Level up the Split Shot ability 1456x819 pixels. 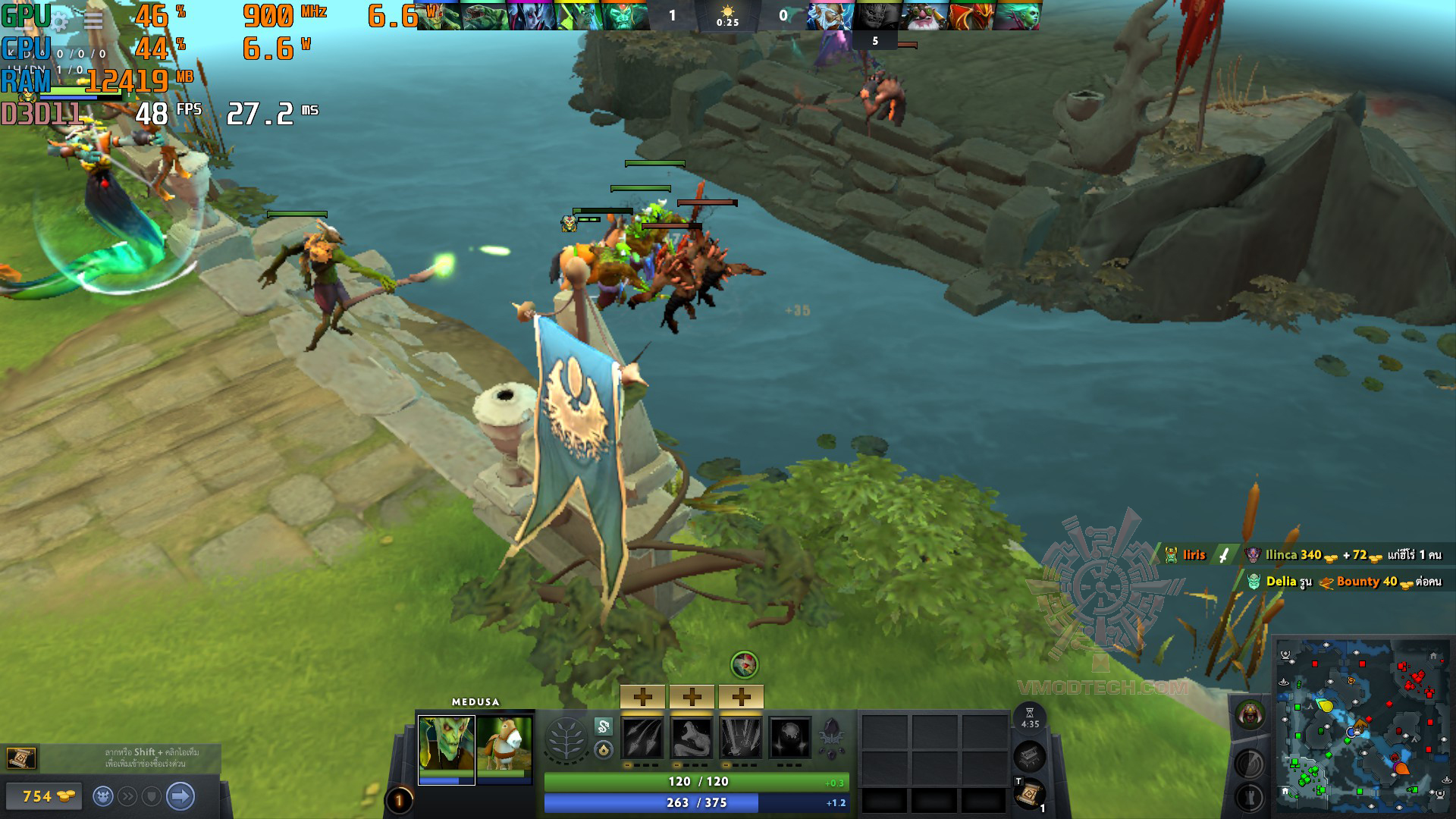(x=642, y=696)
